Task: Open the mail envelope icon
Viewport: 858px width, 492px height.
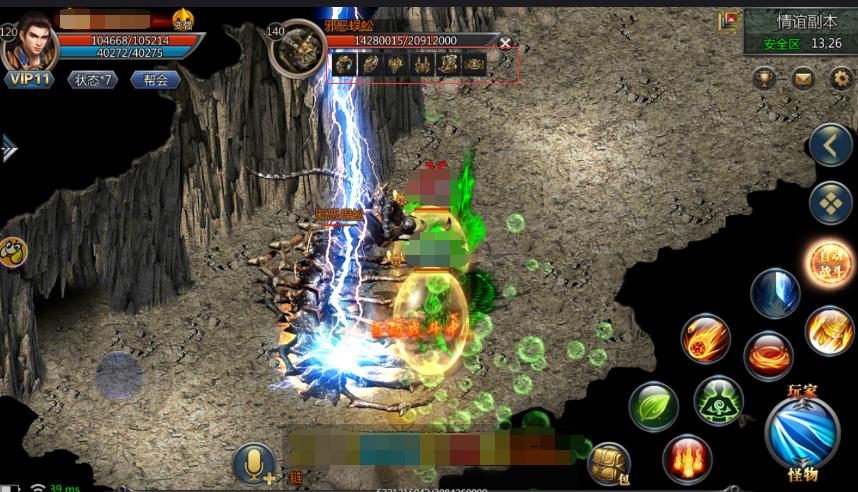Action: [803, 77]
